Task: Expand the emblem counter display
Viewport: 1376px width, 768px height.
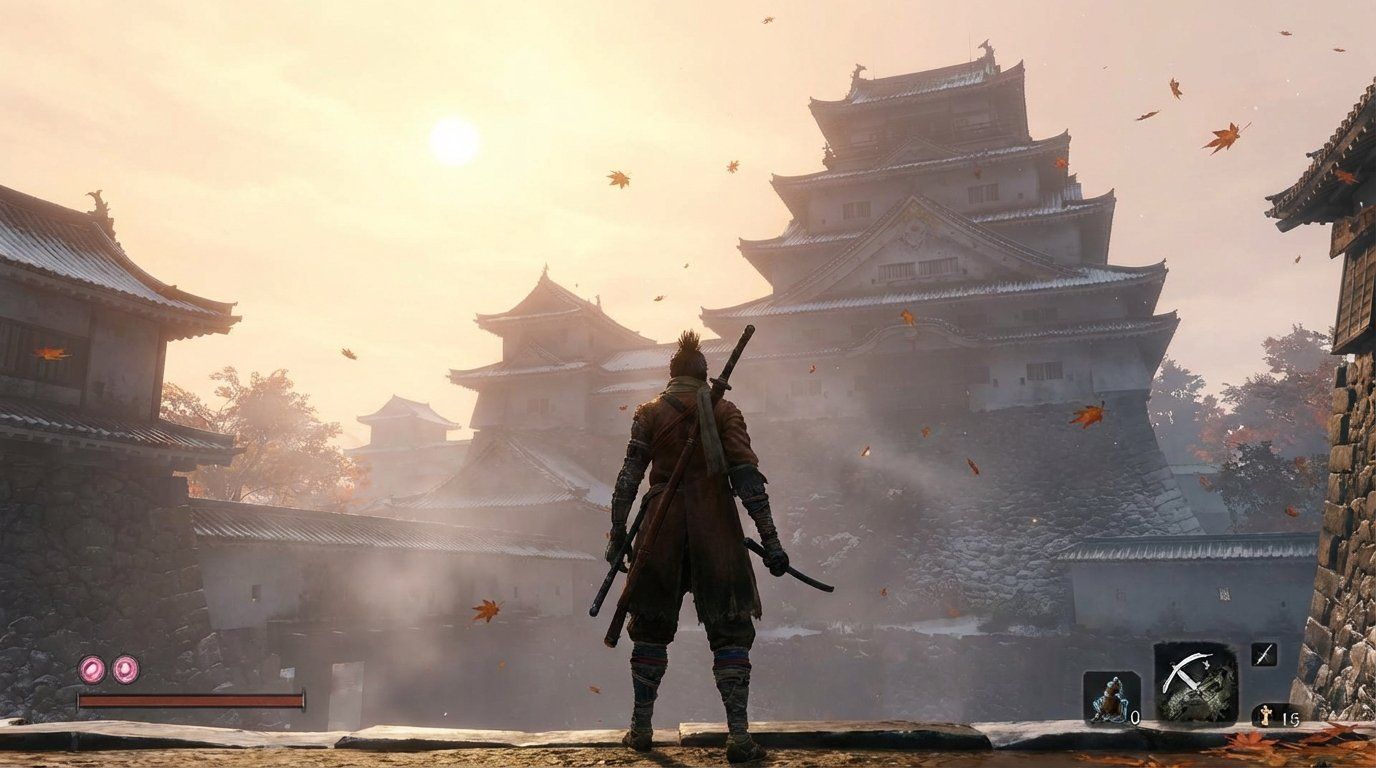Action: click(x=1275, y=714)
